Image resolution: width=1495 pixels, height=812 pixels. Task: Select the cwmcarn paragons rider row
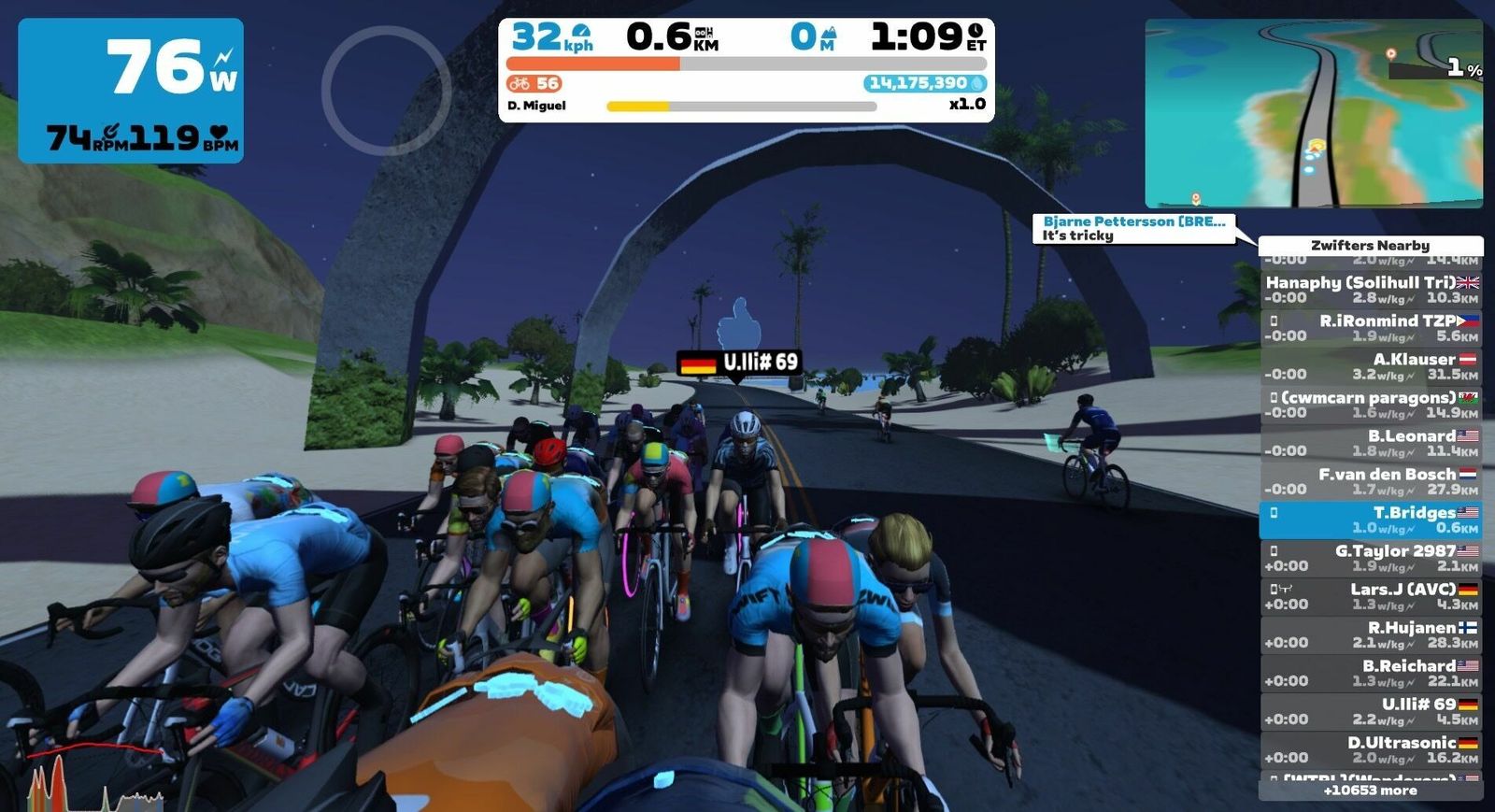1371,405
